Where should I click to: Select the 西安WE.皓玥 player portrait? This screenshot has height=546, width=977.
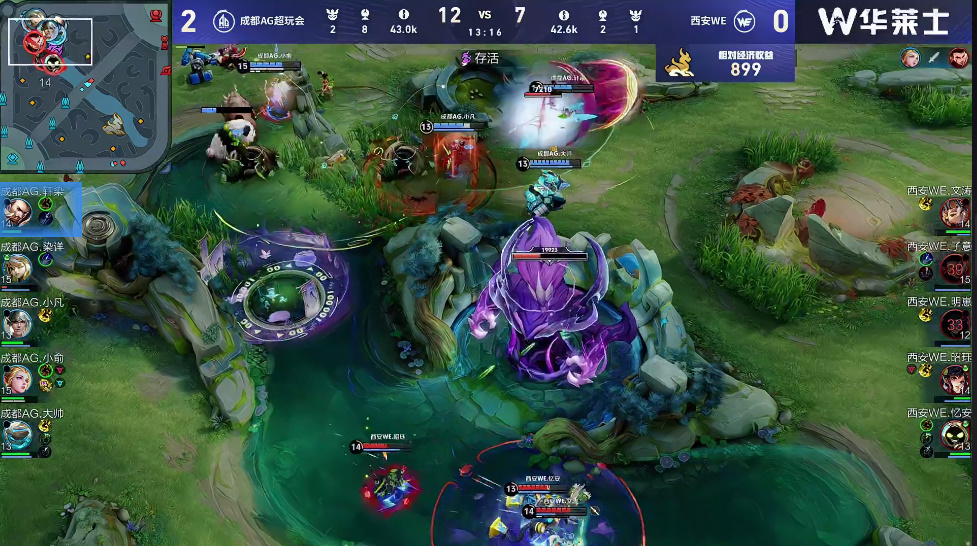[x=953, y=379]
